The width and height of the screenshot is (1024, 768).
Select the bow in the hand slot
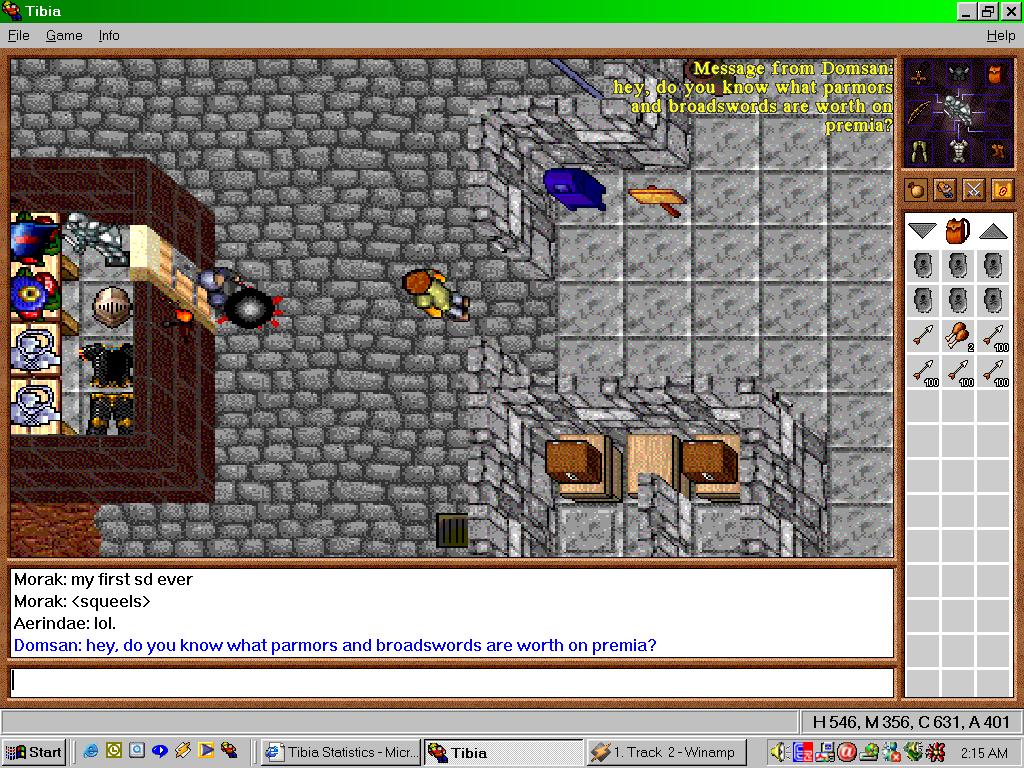tap(920, 111)
